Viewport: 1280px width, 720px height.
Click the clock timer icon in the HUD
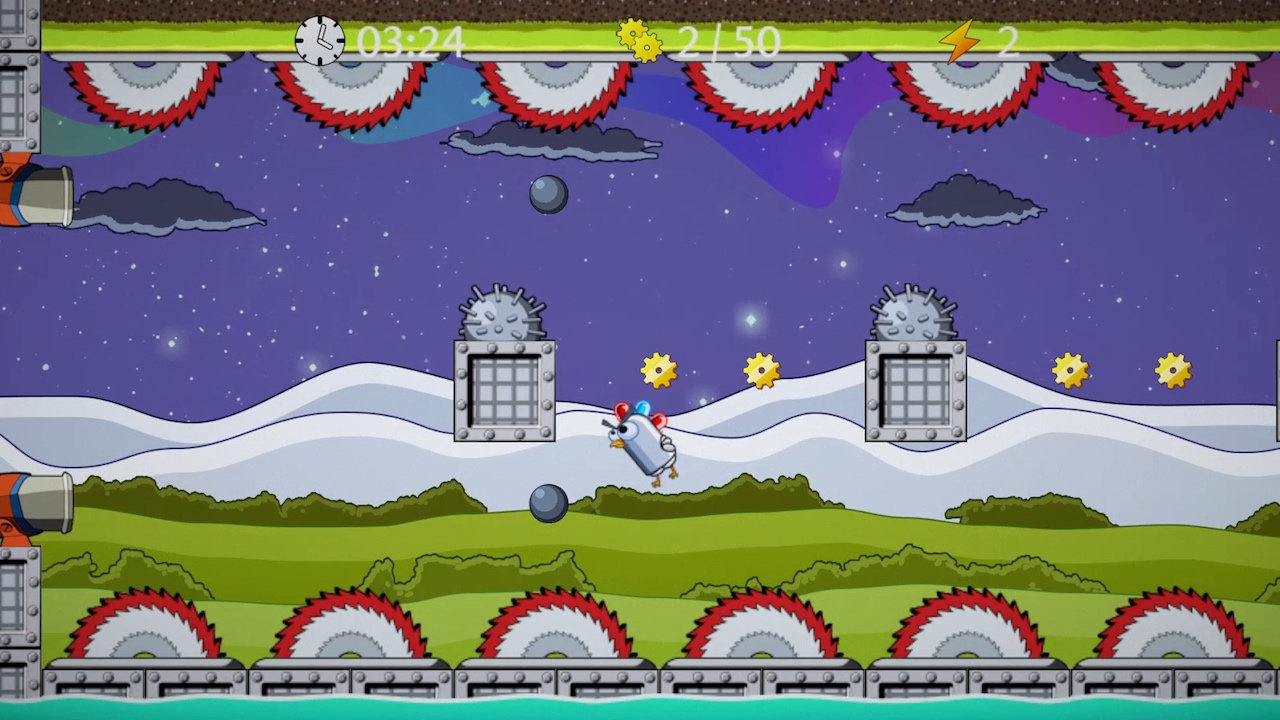320,42
